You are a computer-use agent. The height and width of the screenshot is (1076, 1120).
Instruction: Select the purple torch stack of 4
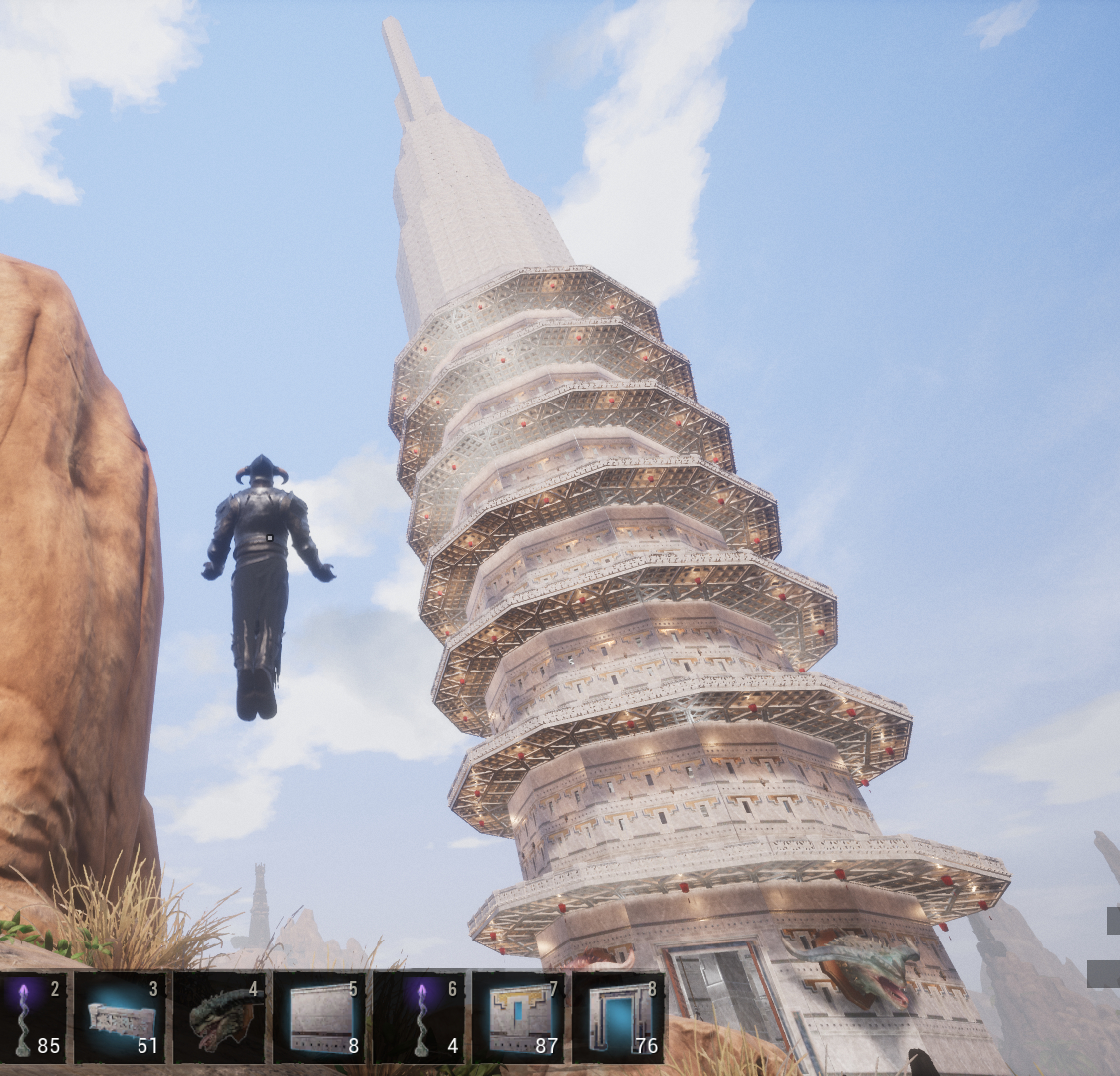pyautogui.click(x=419, y=1017)
